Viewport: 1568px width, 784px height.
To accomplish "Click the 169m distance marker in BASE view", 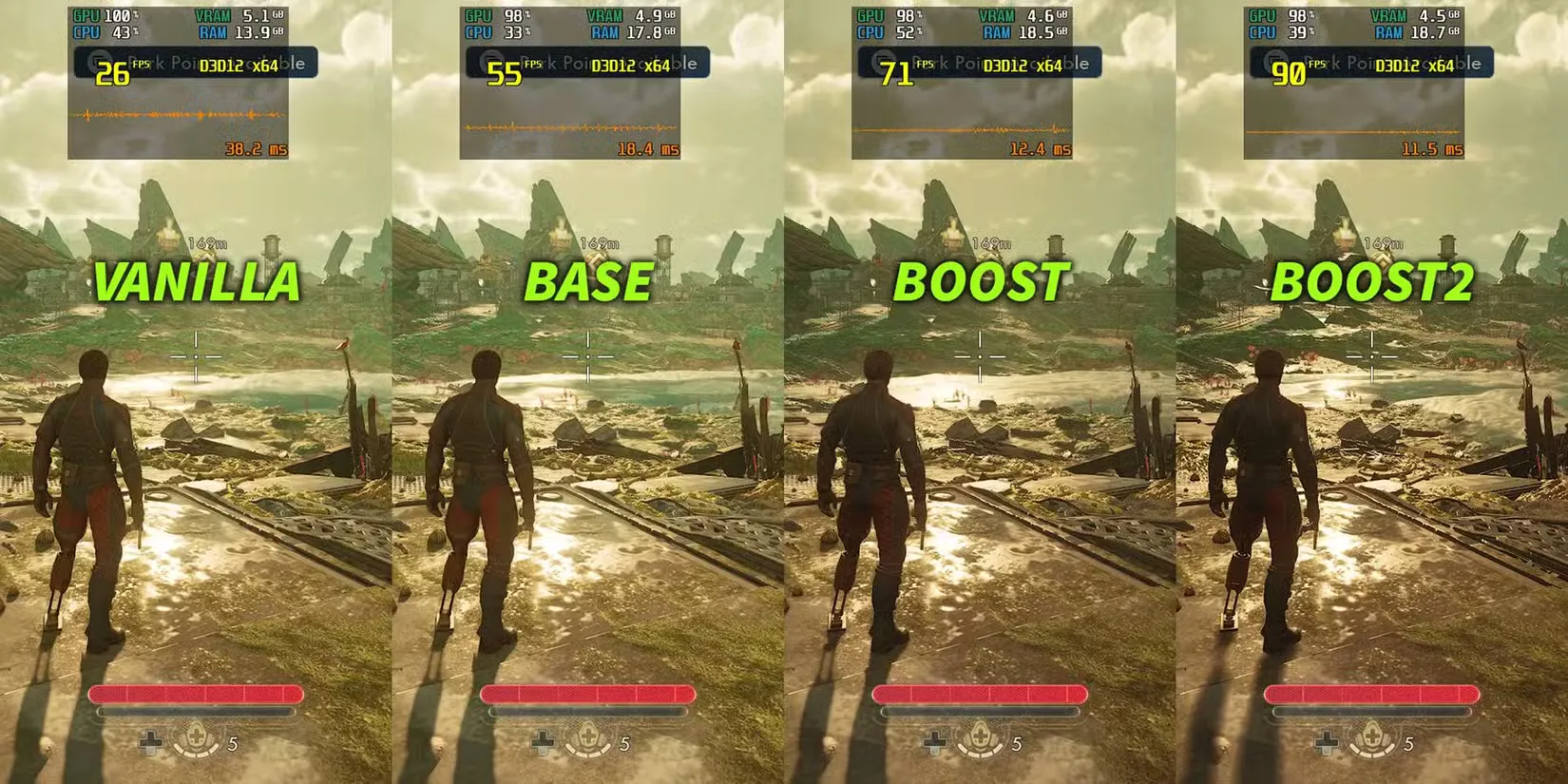I will tap(601, 243).
